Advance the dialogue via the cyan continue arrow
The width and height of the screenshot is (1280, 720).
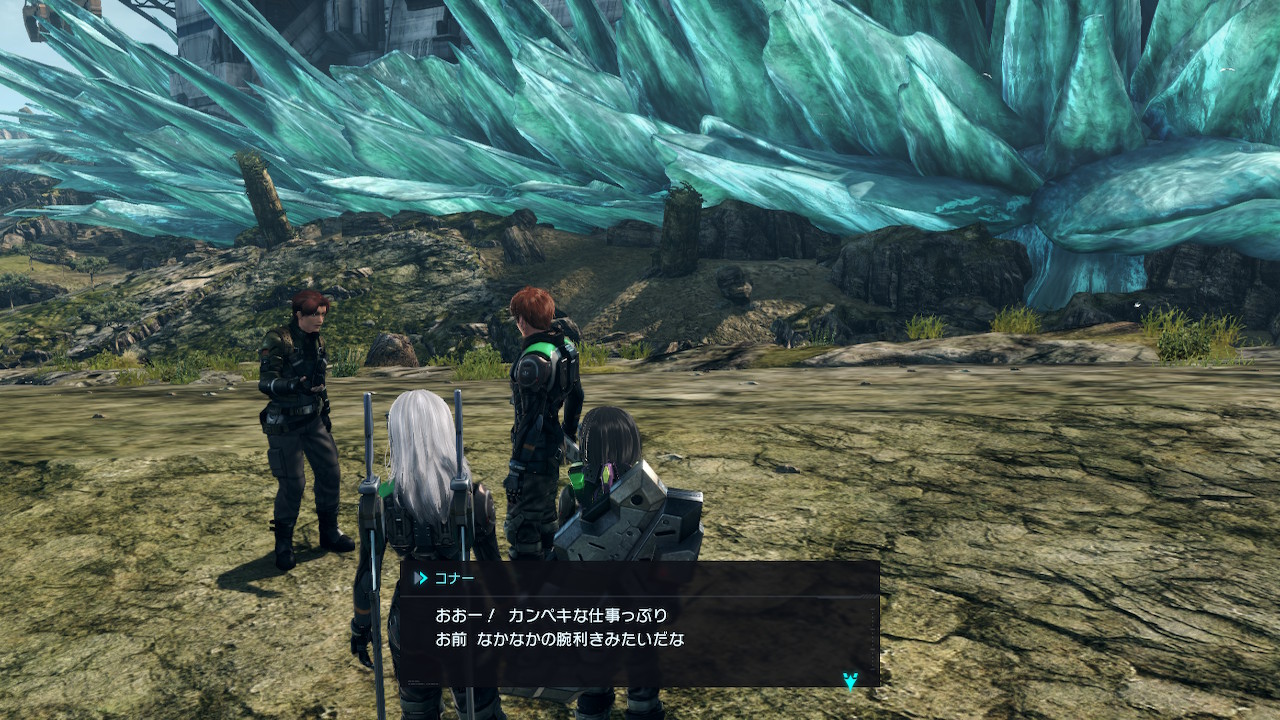850,681
